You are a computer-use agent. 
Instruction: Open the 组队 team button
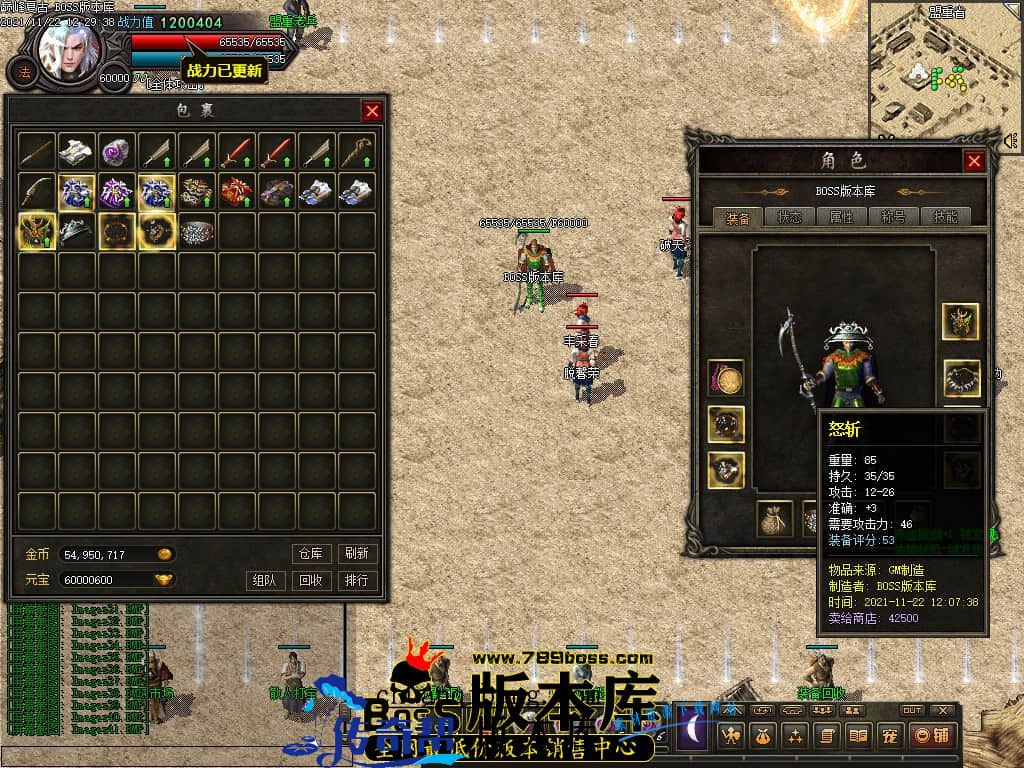click(264, 580)
